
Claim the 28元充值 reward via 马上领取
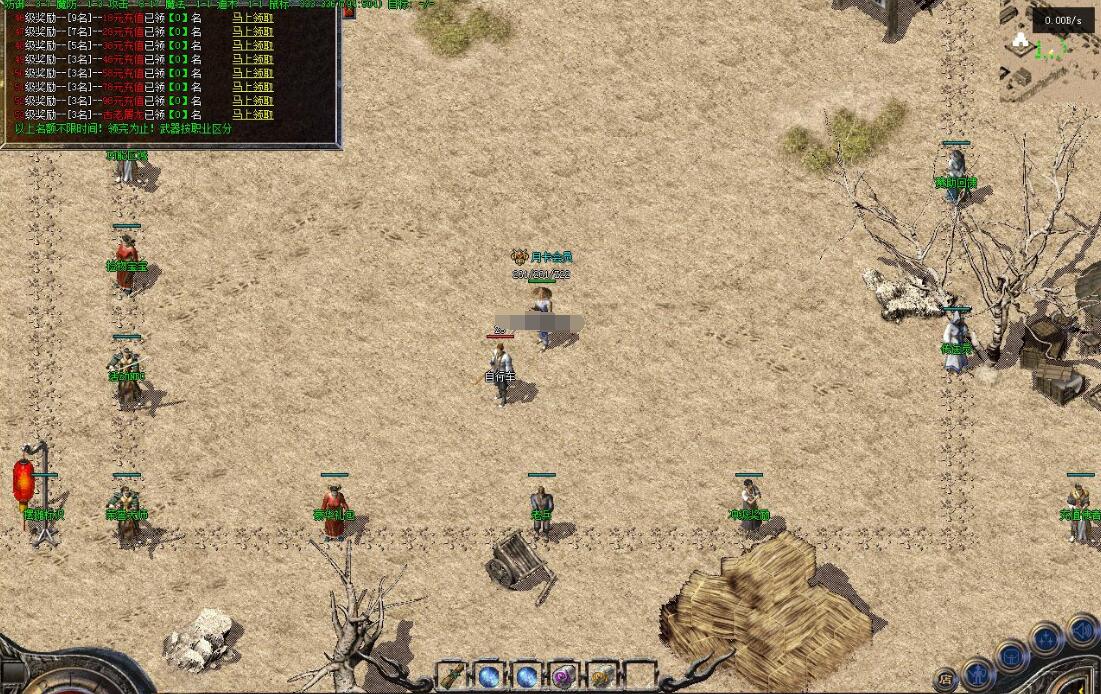coord(252,32)
